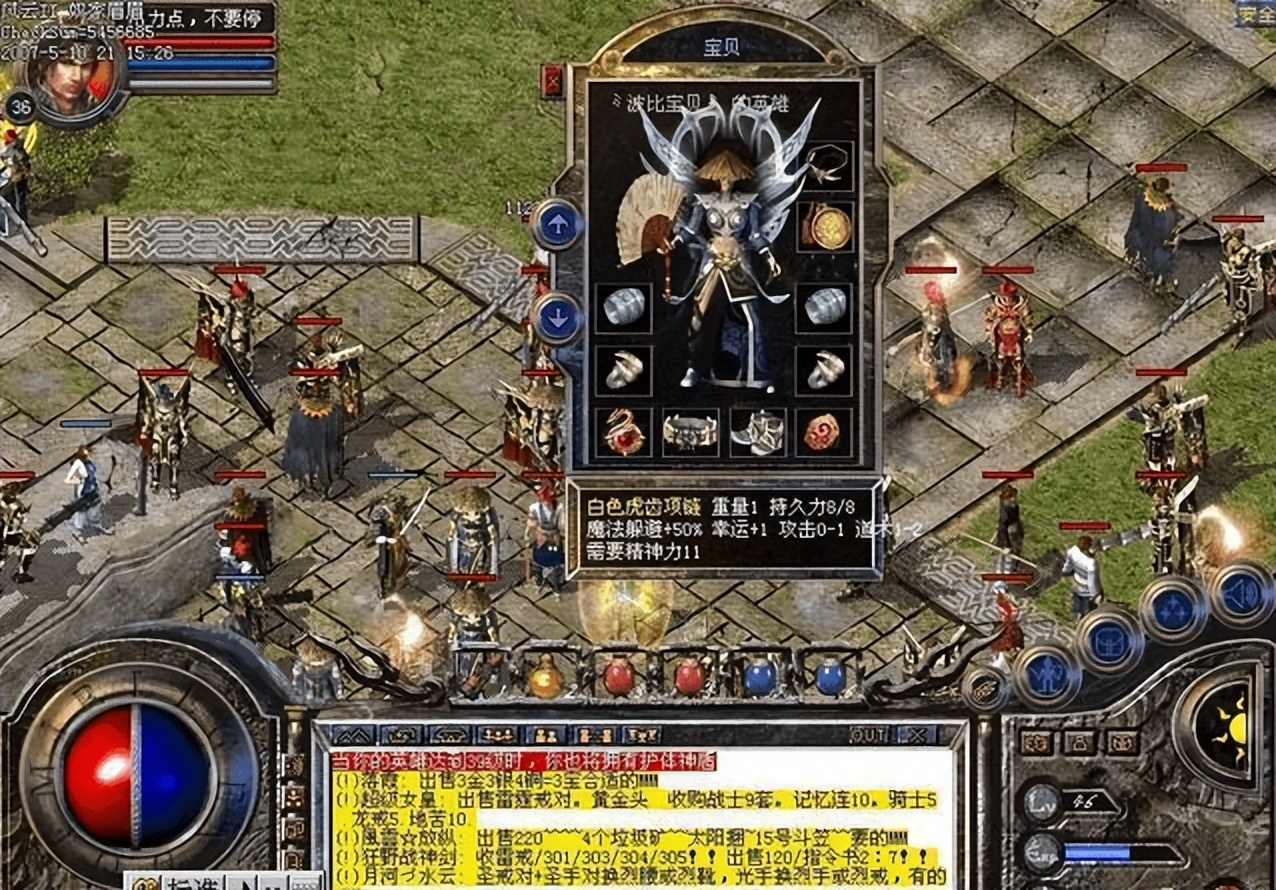The height and width of the screenshot is (890, 1276).
Task: Select the equipped belt slot
Action: (x=690, y=432)
